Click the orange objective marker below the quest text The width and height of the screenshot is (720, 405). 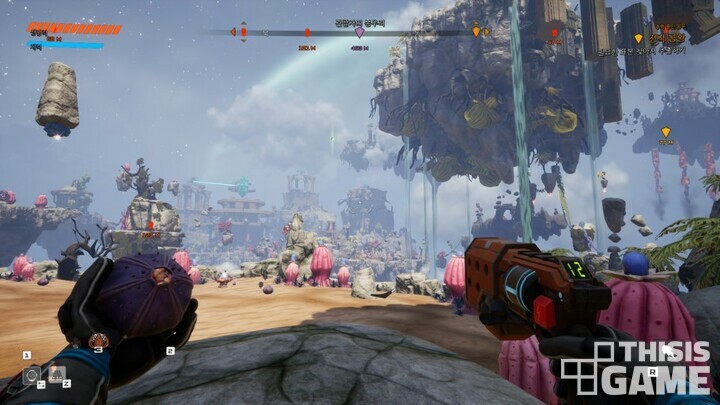(x=666, y=132)
